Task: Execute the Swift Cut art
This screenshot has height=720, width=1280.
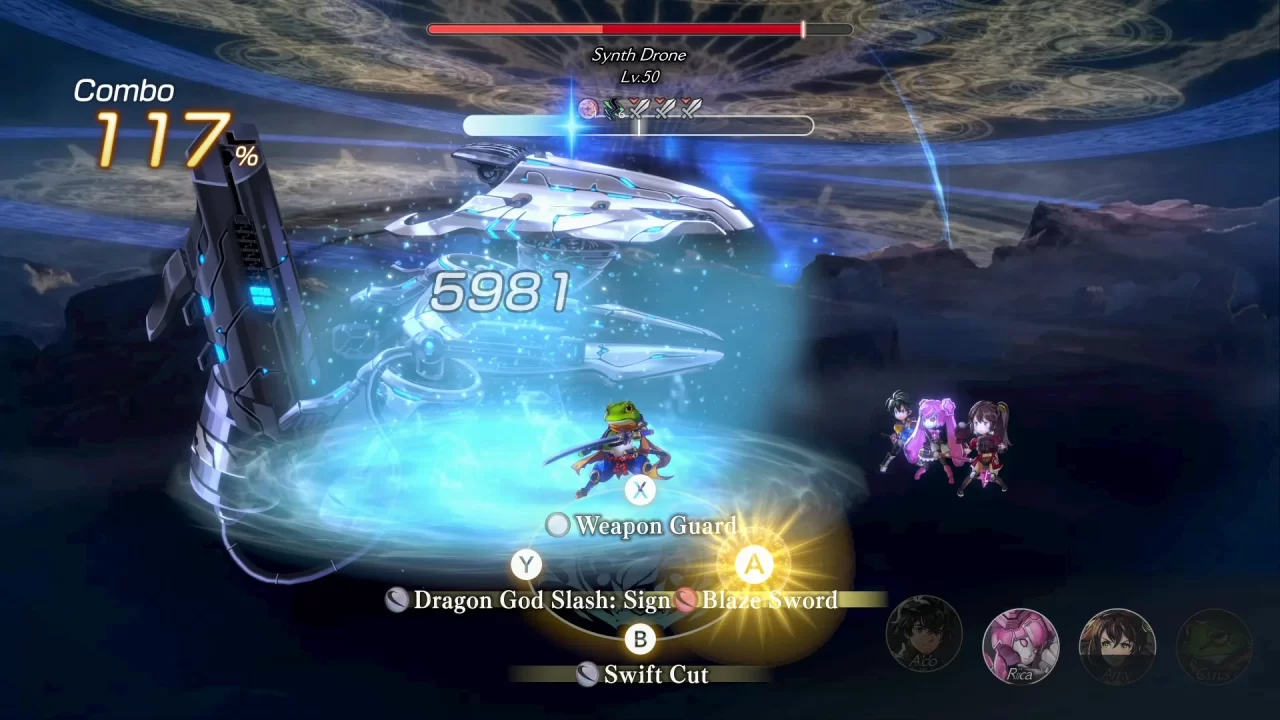Action: [x=656, y=675]
